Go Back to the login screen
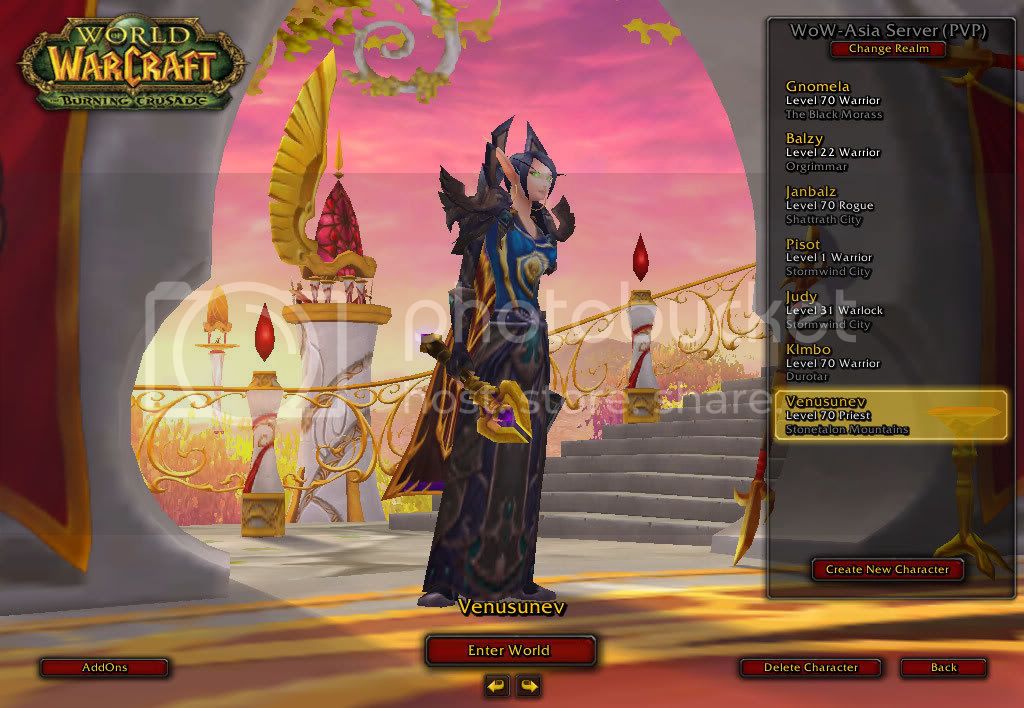Image resolution: width=1024 pixels, height=708 pixels. click(943, 667)
